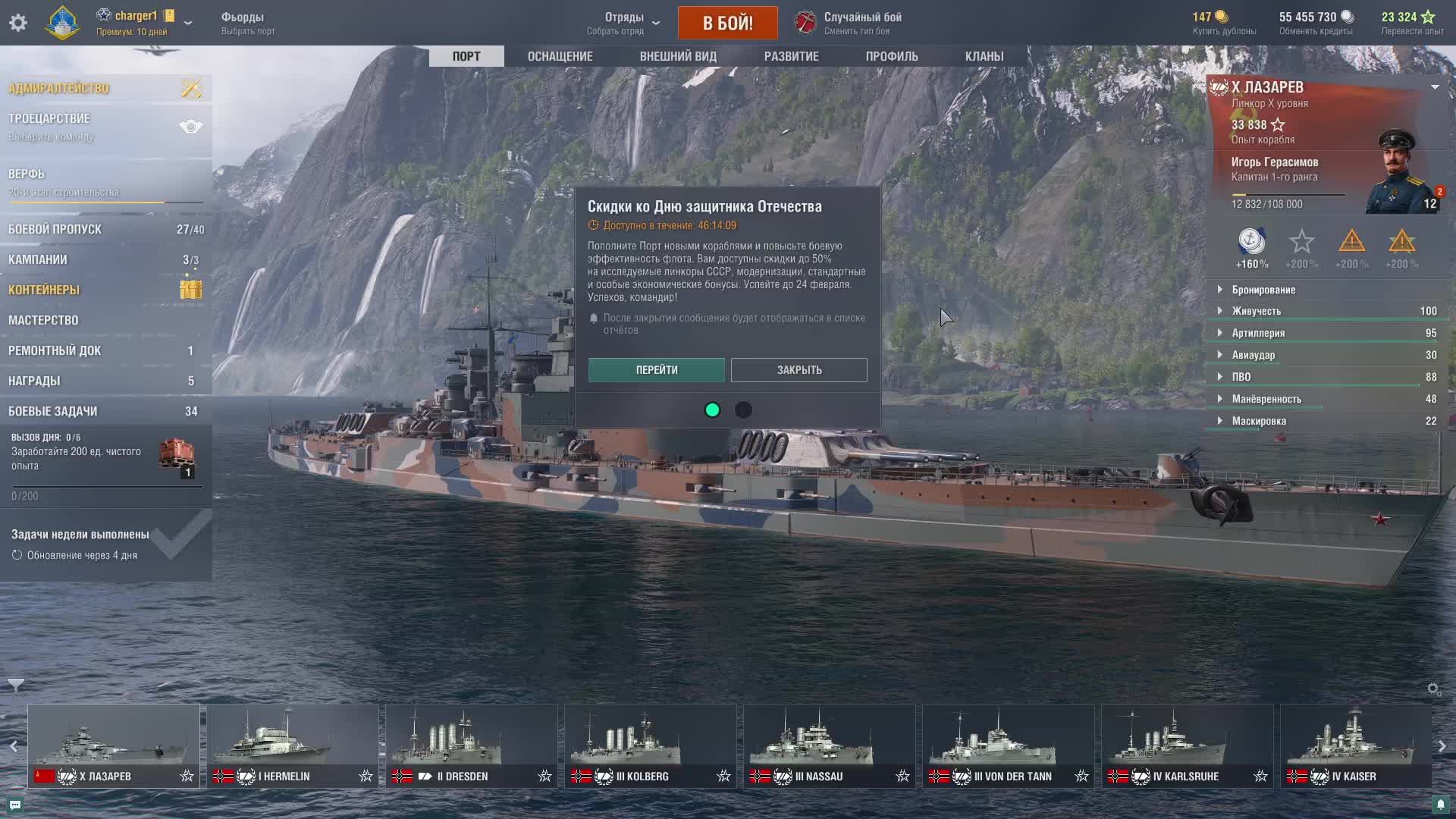This screenshot has height=819, width=1456.
Task: Close the popup with ЗАКРЫТЬ button
Action: tap(799, 370)
